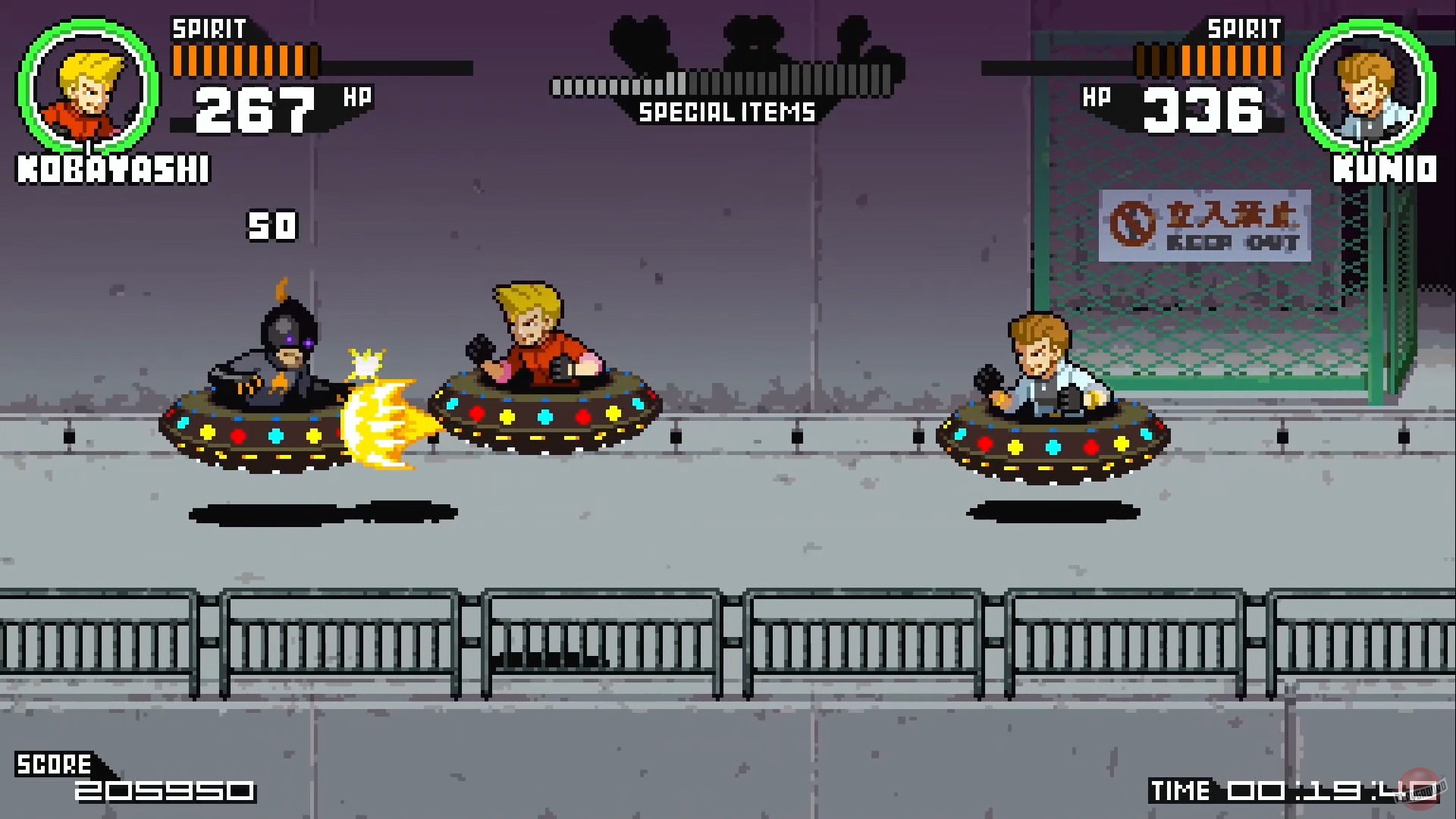Click Kobayashi's character portrait
The height and width of the screenshot is (819, 1456).
click(x=86, y=91)
